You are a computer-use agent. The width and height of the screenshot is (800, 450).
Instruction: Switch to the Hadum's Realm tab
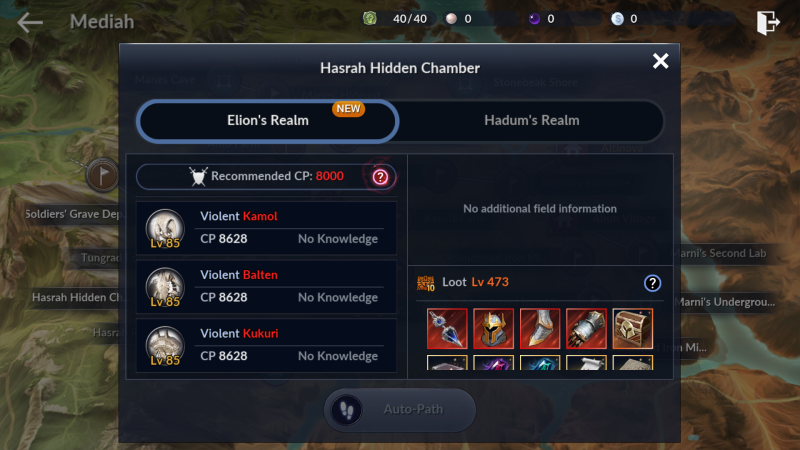pos(531,121)
